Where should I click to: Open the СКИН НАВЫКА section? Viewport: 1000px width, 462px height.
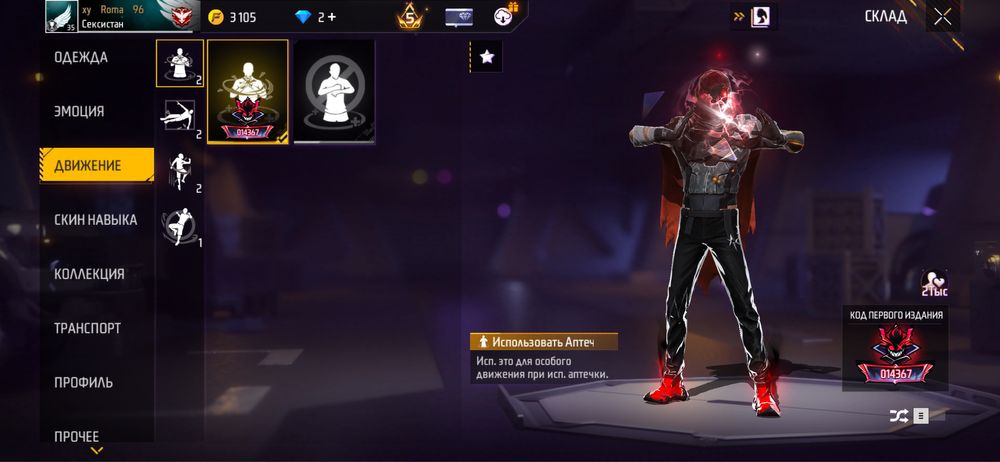[x=96, y=220]
